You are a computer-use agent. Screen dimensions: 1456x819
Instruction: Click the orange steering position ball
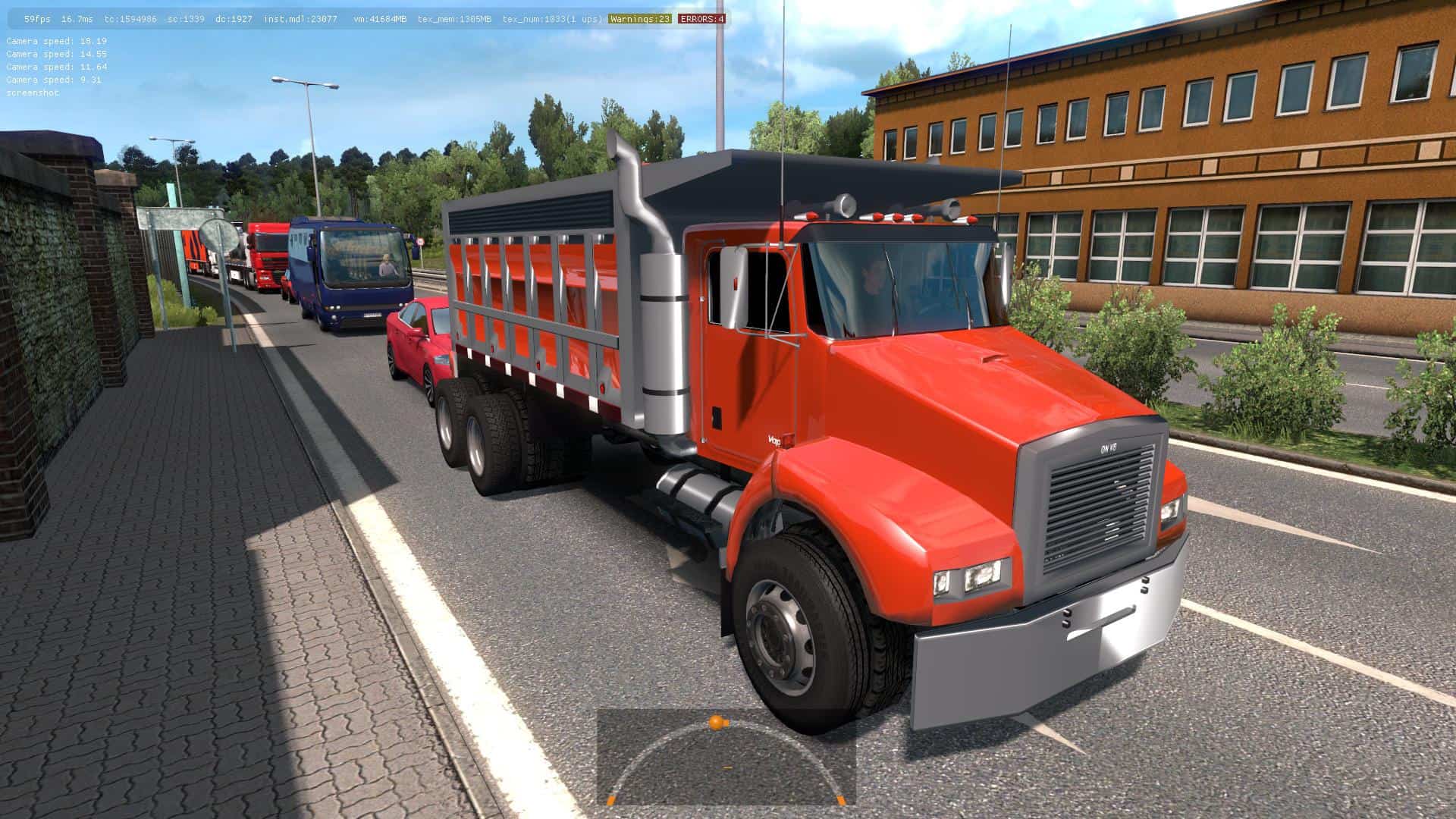(x=716, y=722)
